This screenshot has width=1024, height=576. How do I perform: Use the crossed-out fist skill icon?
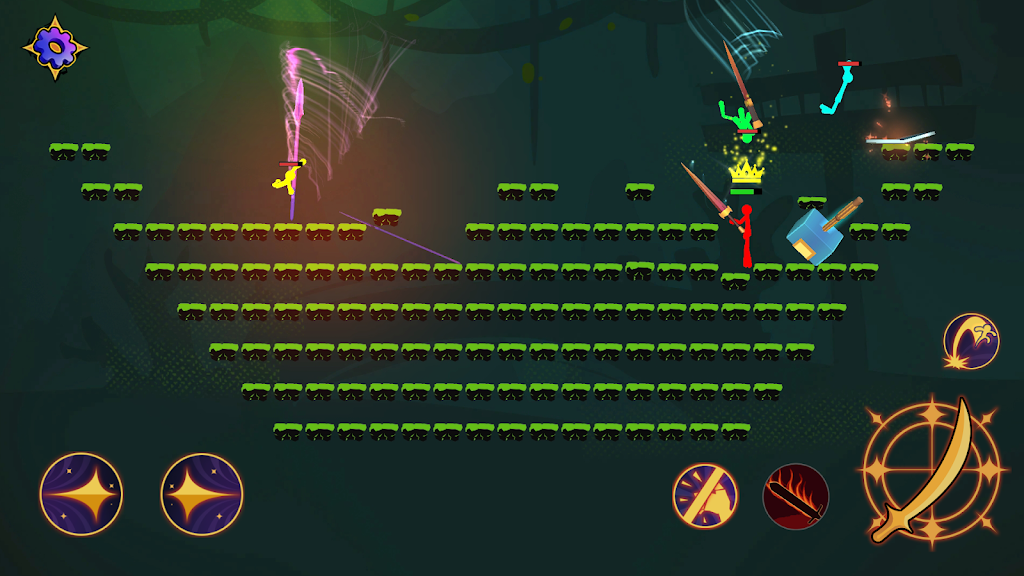click(x=705, y=496)
